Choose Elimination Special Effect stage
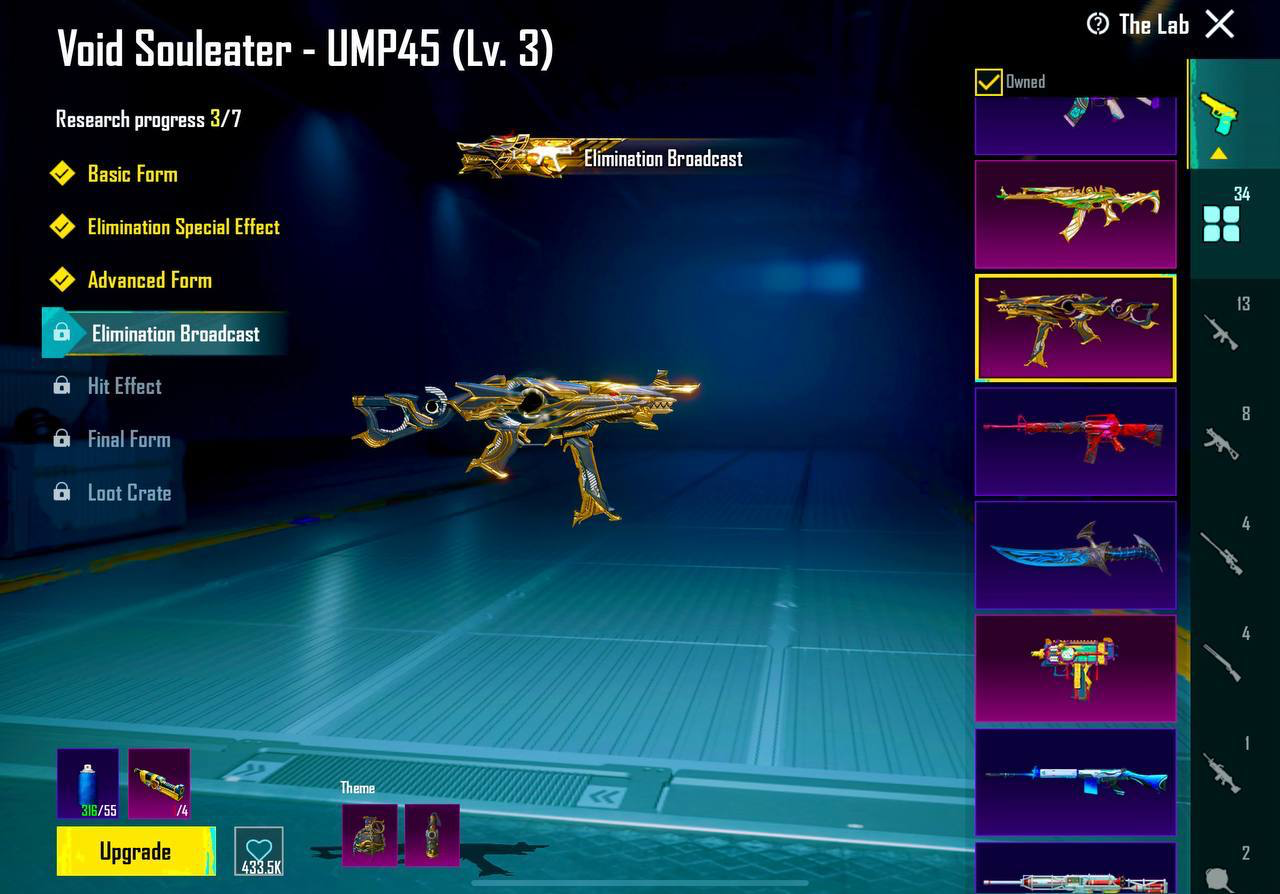The height and width of the screenshot is (894, 1280). (x=183, y=227)
